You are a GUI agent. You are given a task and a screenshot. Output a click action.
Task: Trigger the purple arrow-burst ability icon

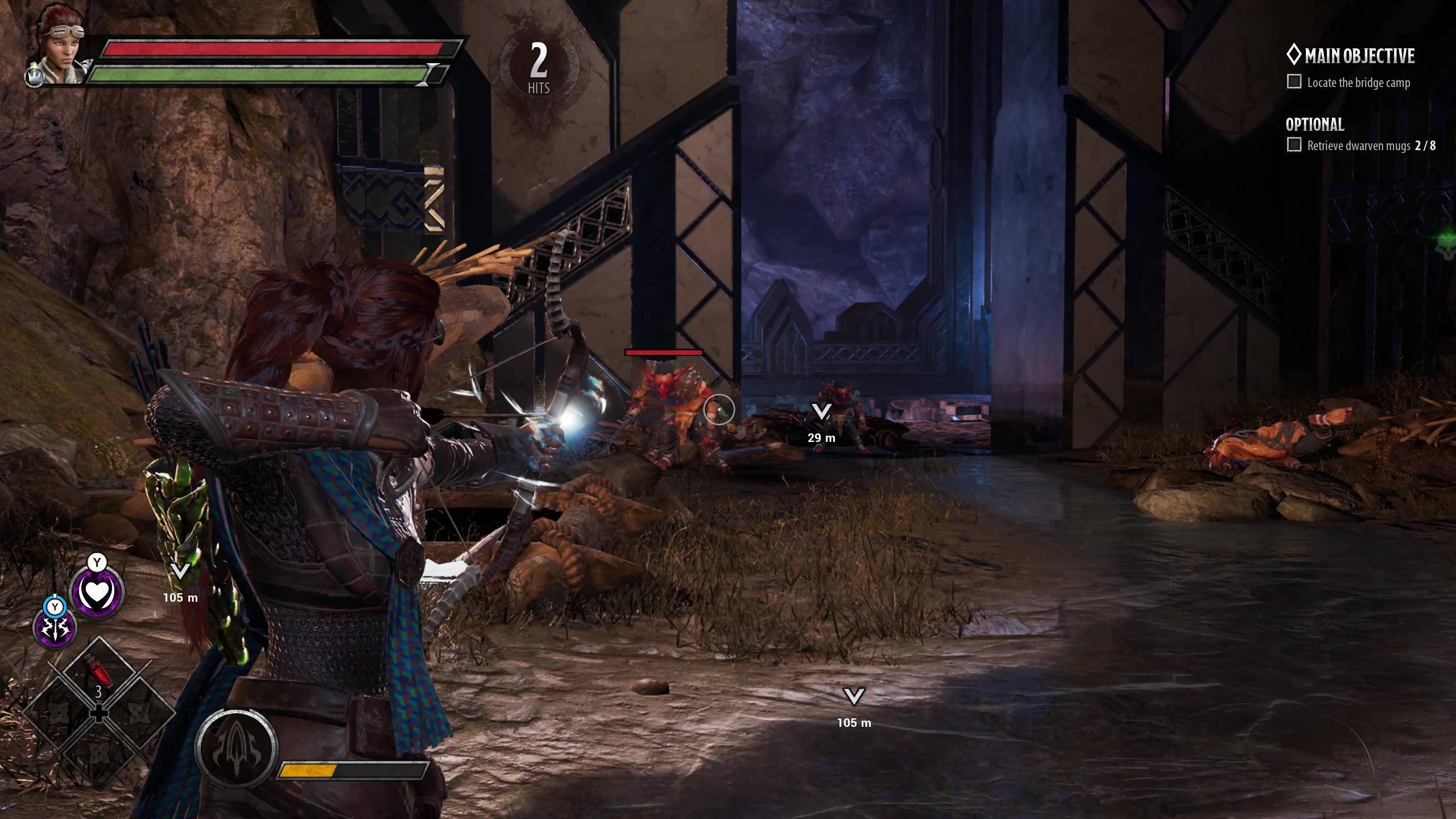pyautogui.click(x=55, y=628)
